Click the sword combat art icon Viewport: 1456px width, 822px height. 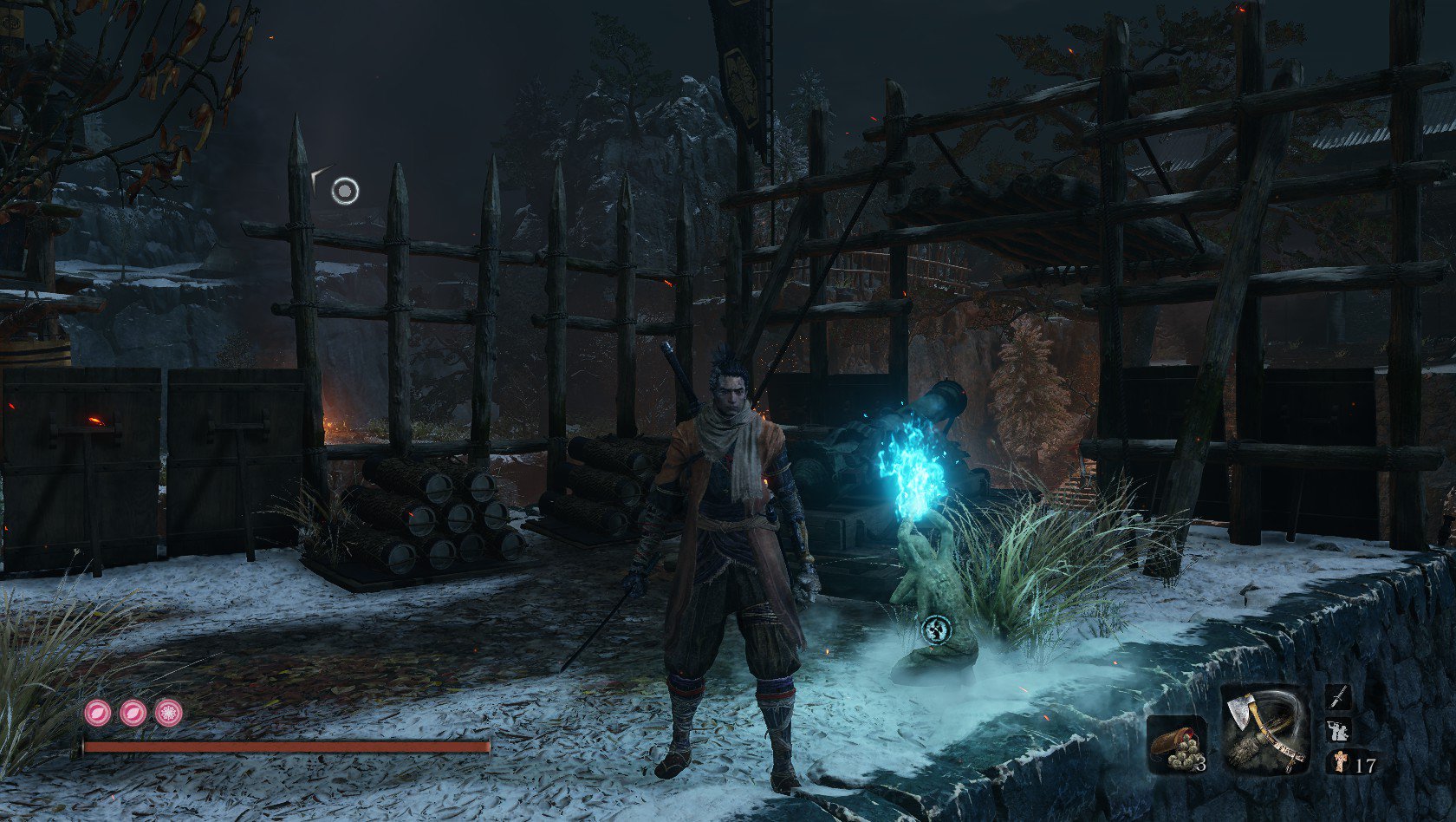(x=1338, y=697)
